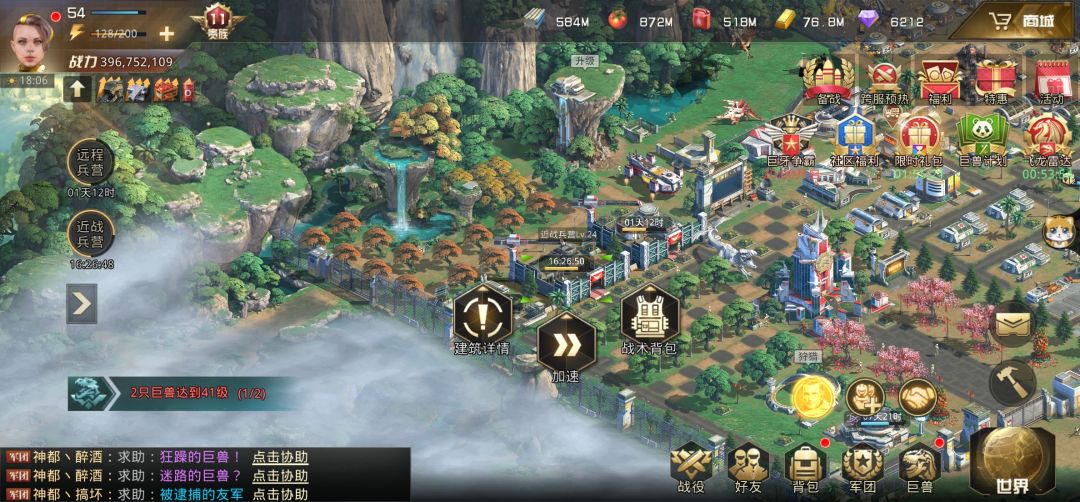View 建筑详情 building details

point(482,320)
